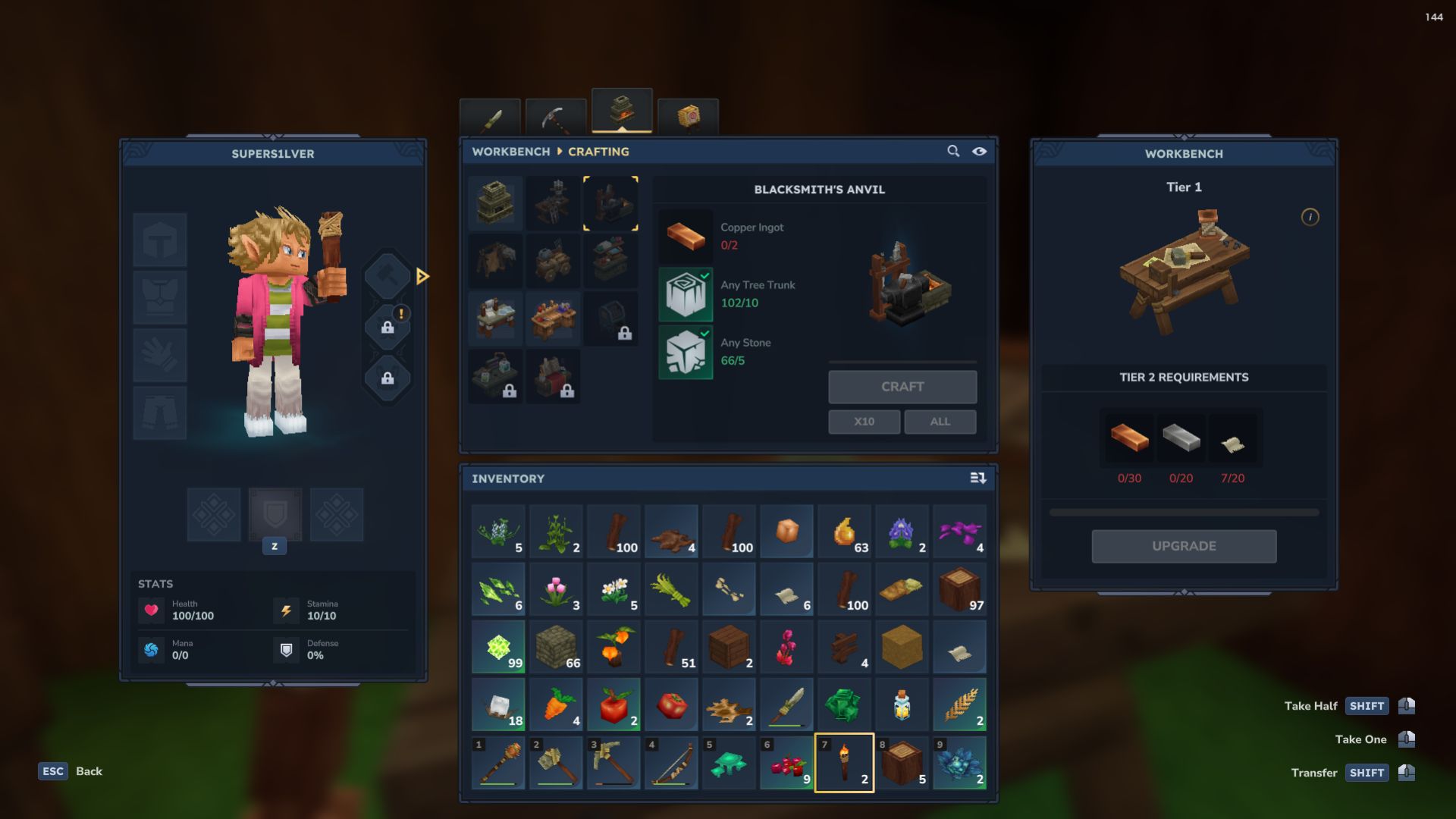
Task: Click the helmet equipment slot
Action: [x=159, y=239]
